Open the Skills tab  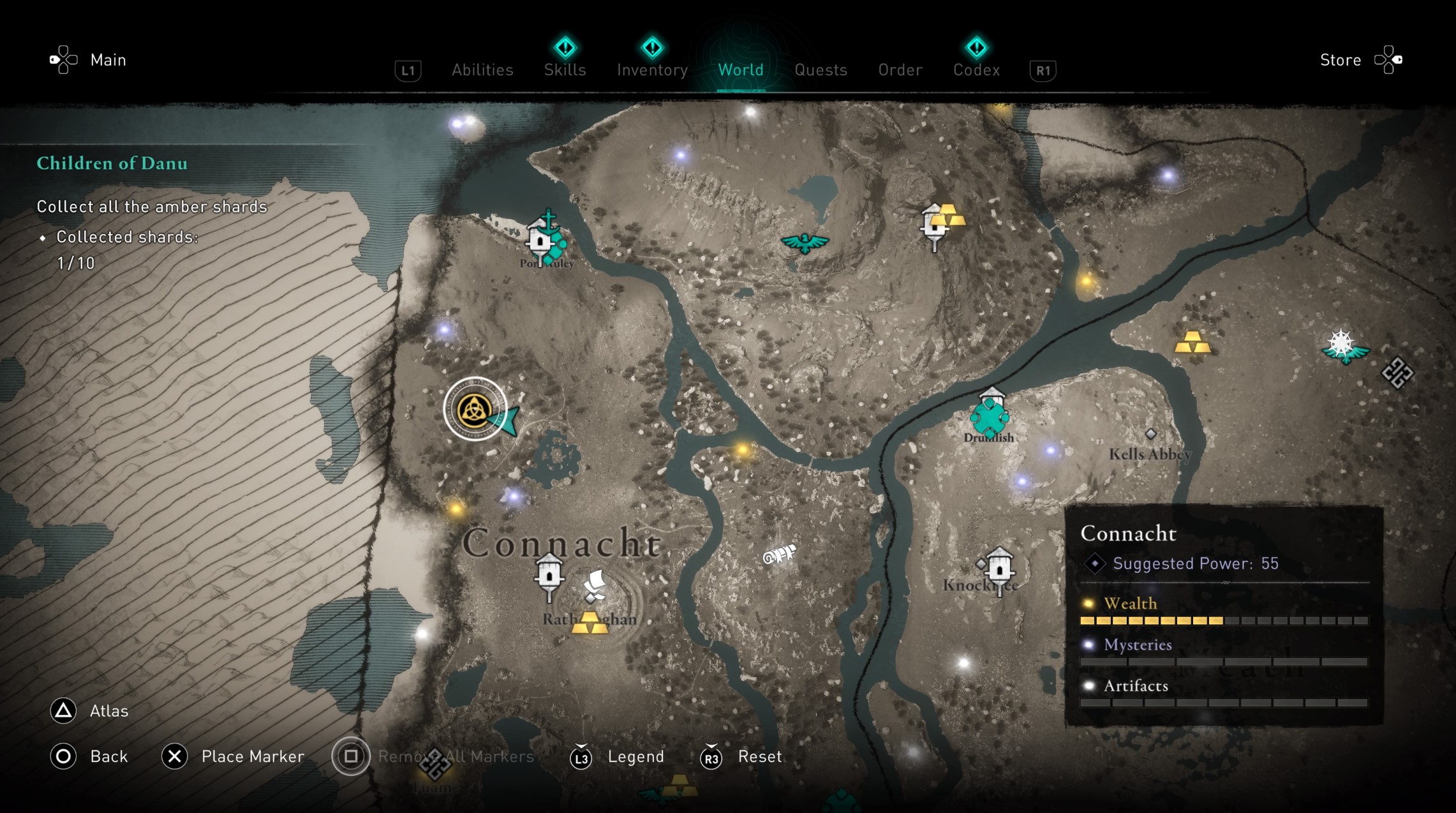[x=565, y=70]
